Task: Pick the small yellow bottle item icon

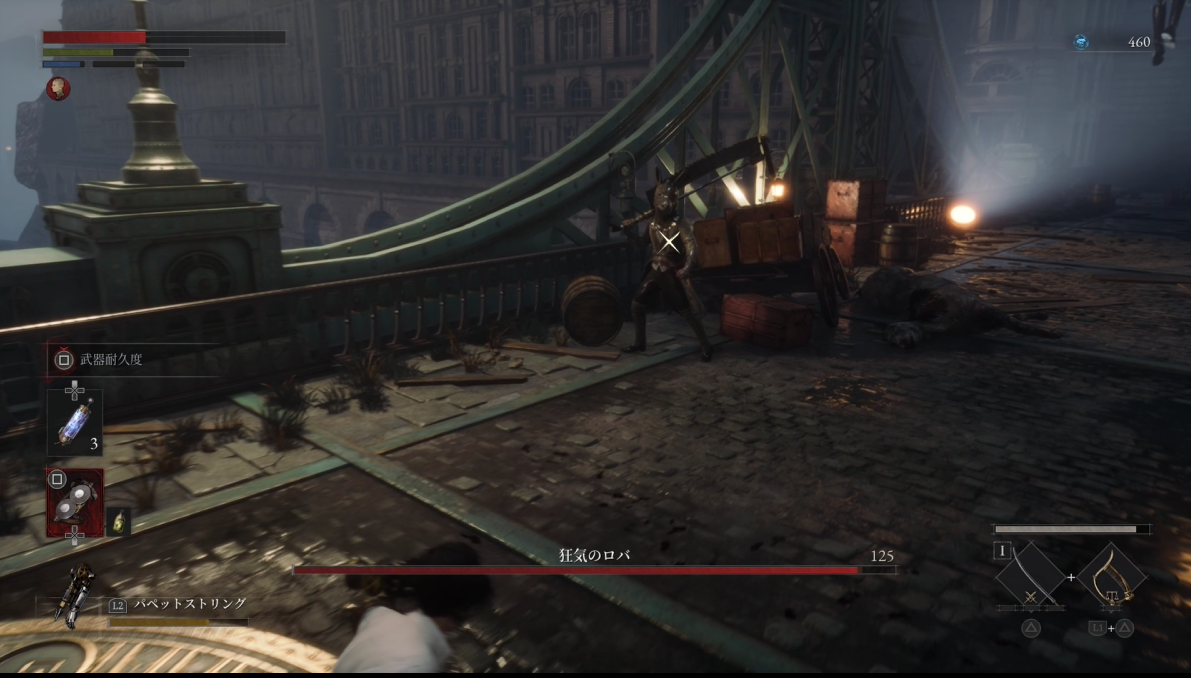Action: [x=118, y=521]
